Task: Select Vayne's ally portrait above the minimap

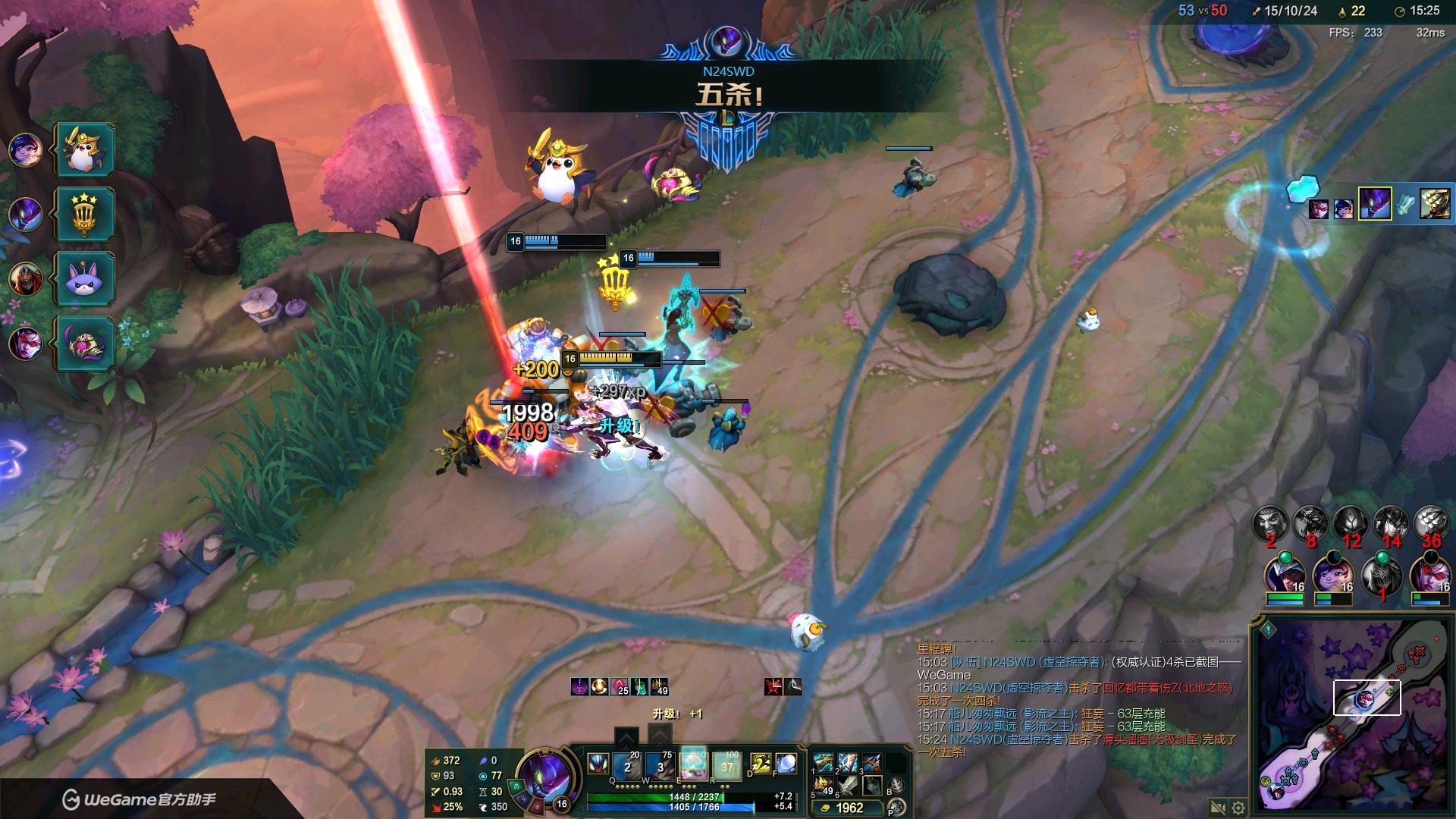Action: [x=1429, y=575]
